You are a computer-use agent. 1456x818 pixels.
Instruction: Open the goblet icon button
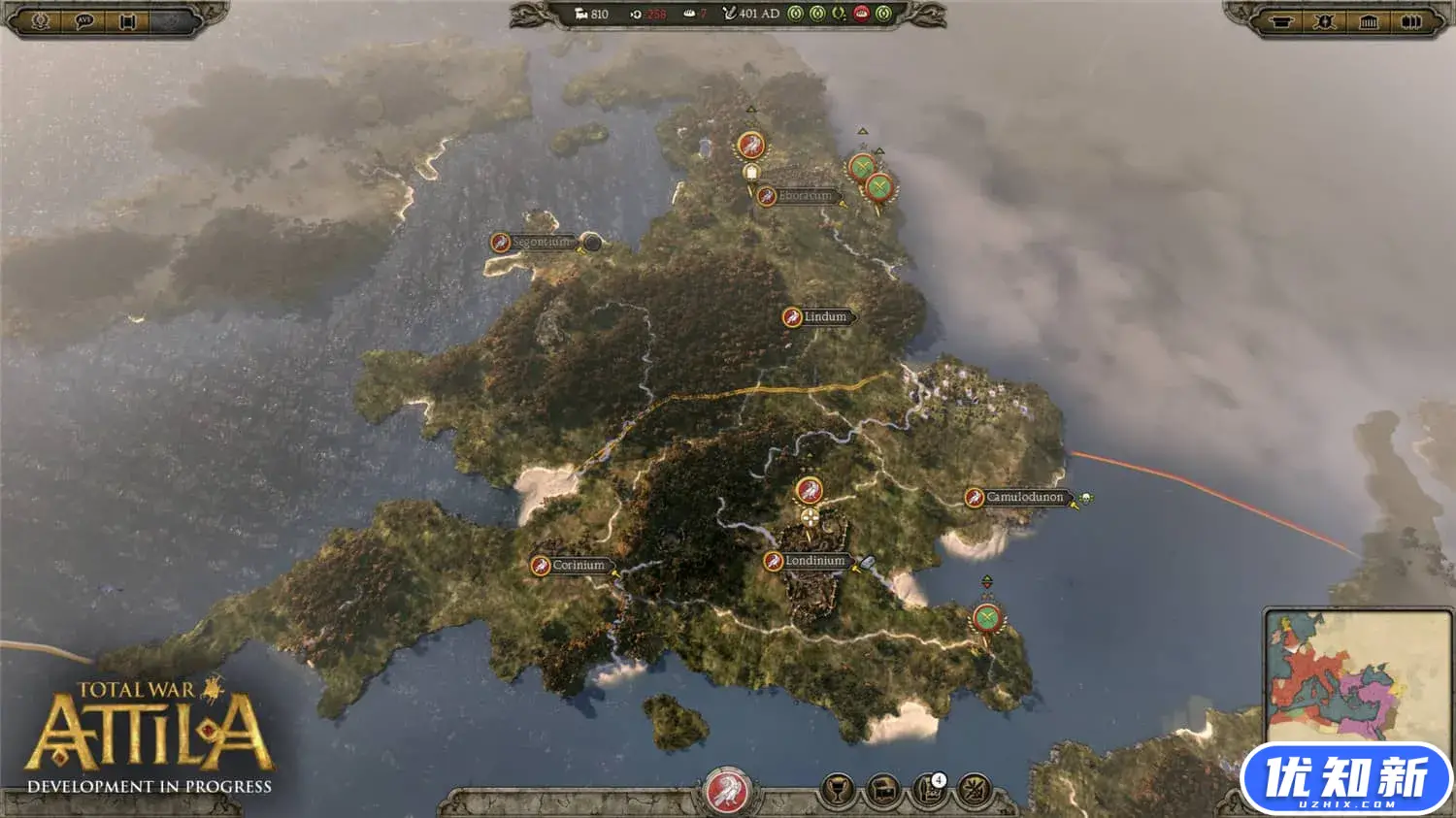click(x=837, y=791)
